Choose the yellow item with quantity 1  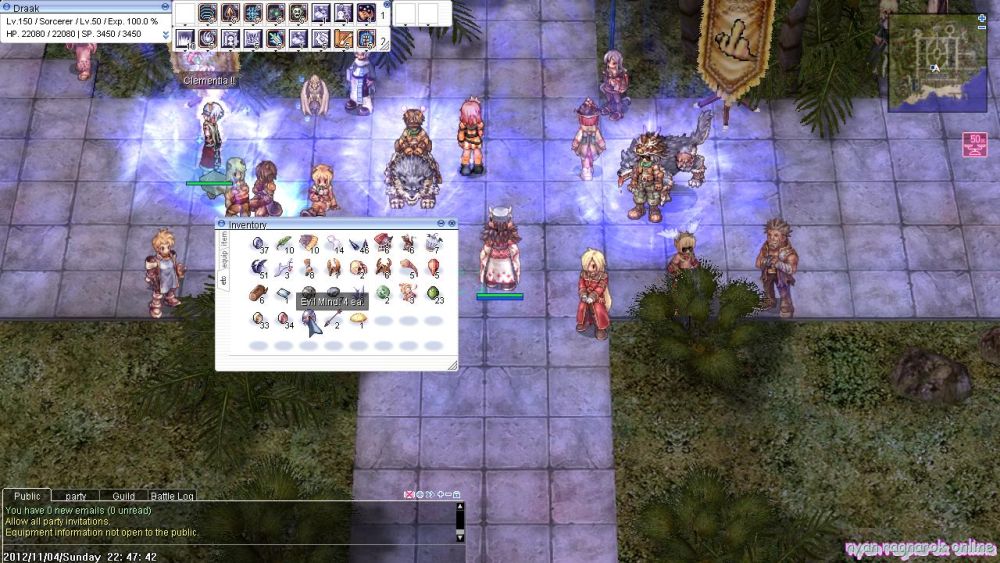(x=358, y=319)
